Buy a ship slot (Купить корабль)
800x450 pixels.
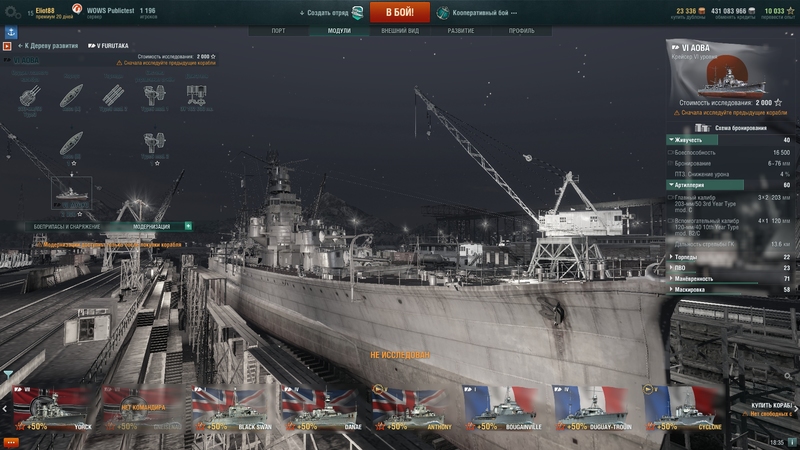772,408
